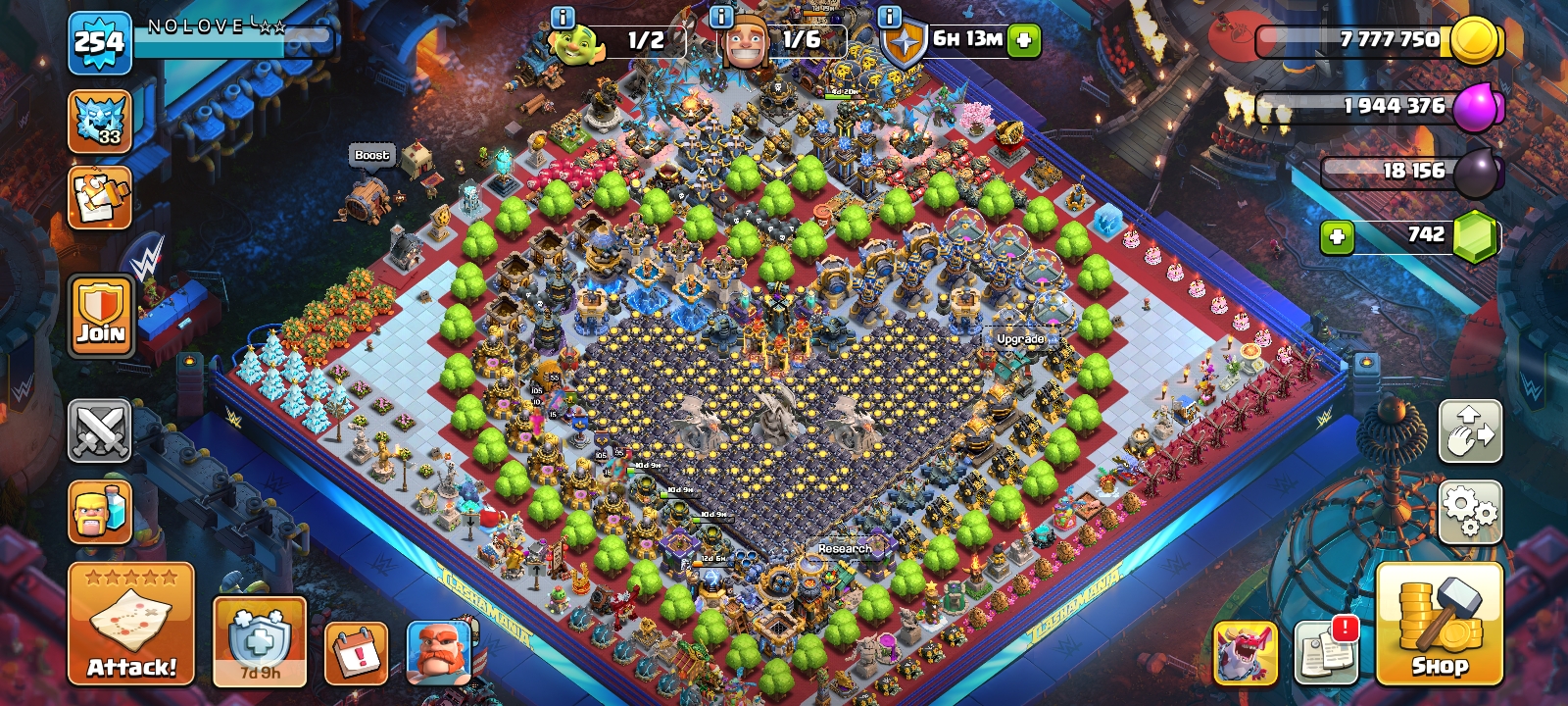Open the trophy league badge showing 33
The width and height of the screenshot is (1568, 706).
click(100, 122)
